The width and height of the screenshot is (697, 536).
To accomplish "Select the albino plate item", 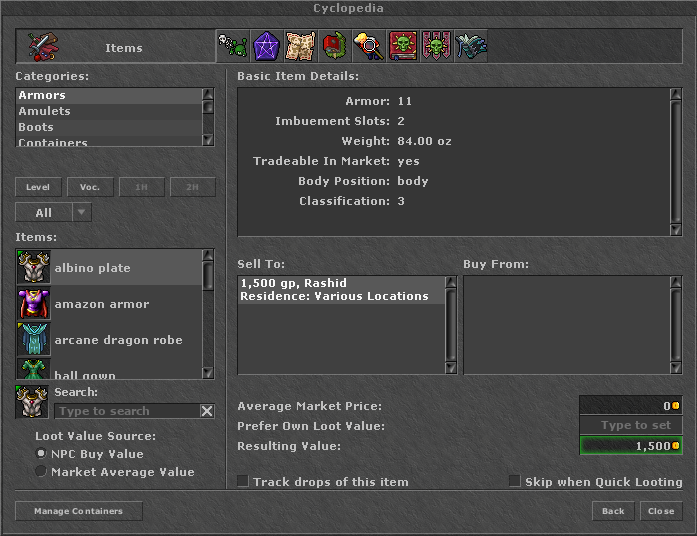I will (x=92, y=268).
